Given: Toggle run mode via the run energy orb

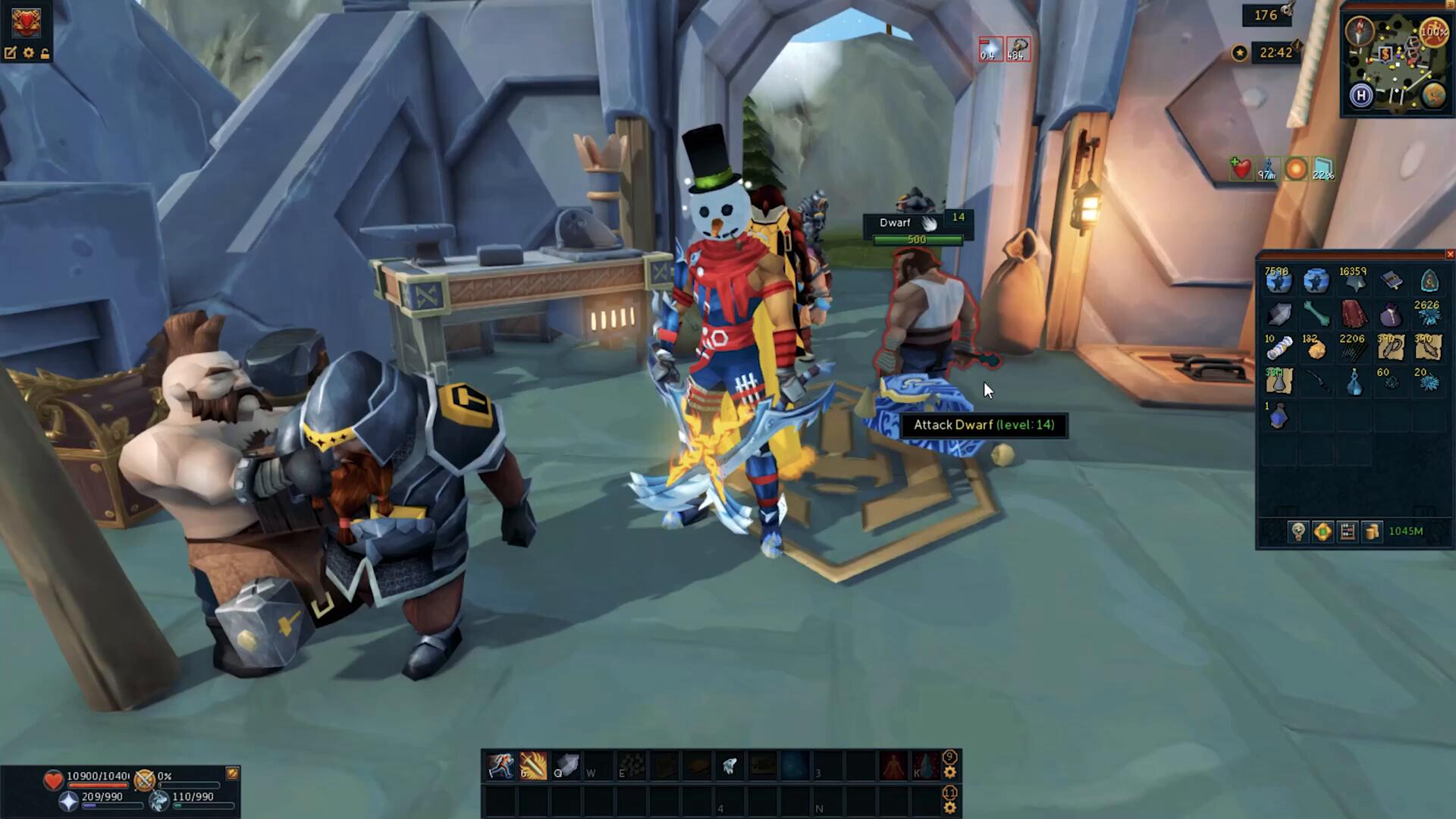Looking at the screenshot, I should [1433, 32].
